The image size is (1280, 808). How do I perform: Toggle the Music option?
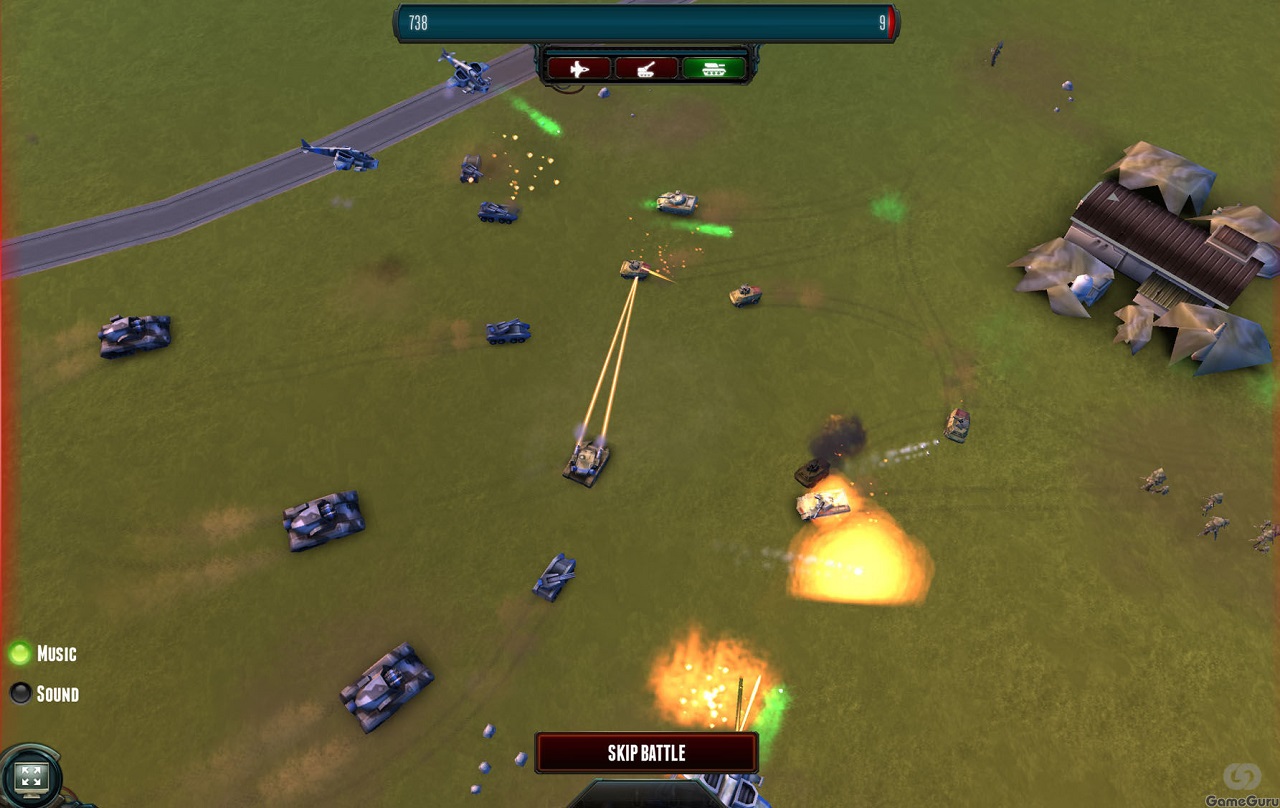click(20, 654)
